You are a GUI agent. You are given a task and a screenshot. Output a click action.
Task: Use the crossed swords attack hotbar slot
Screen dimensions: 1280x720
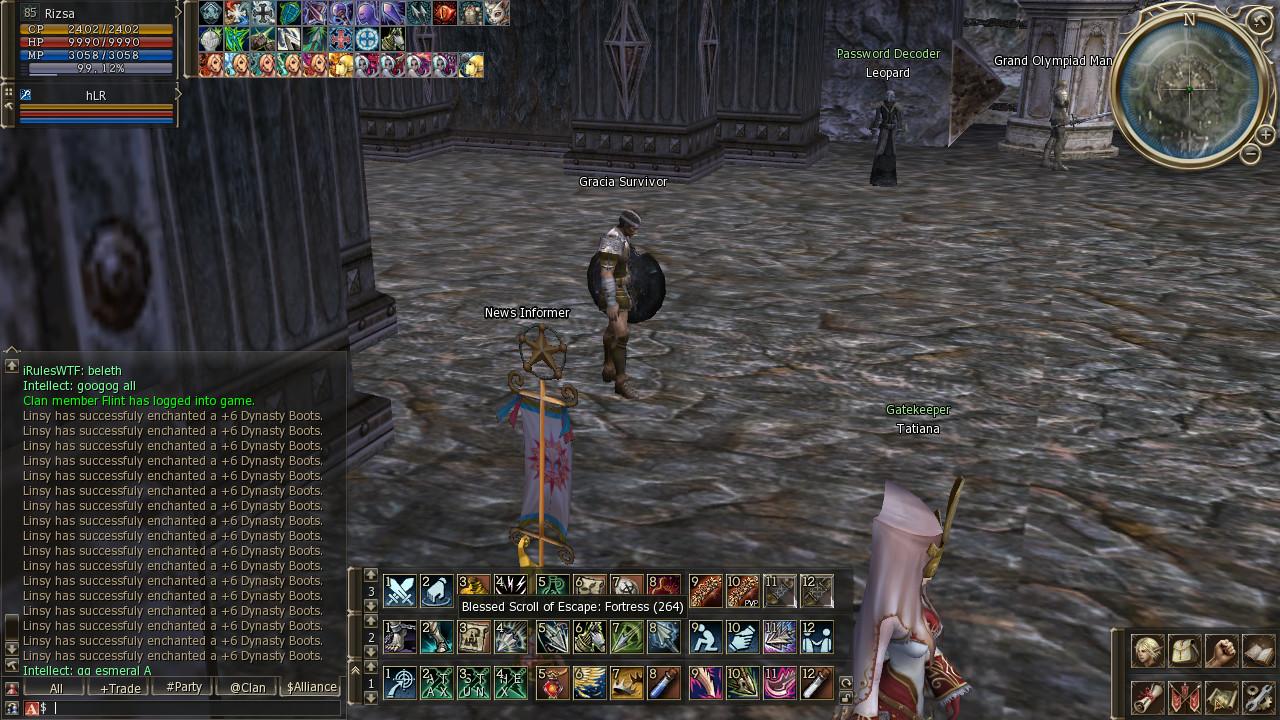click(400, 591)
